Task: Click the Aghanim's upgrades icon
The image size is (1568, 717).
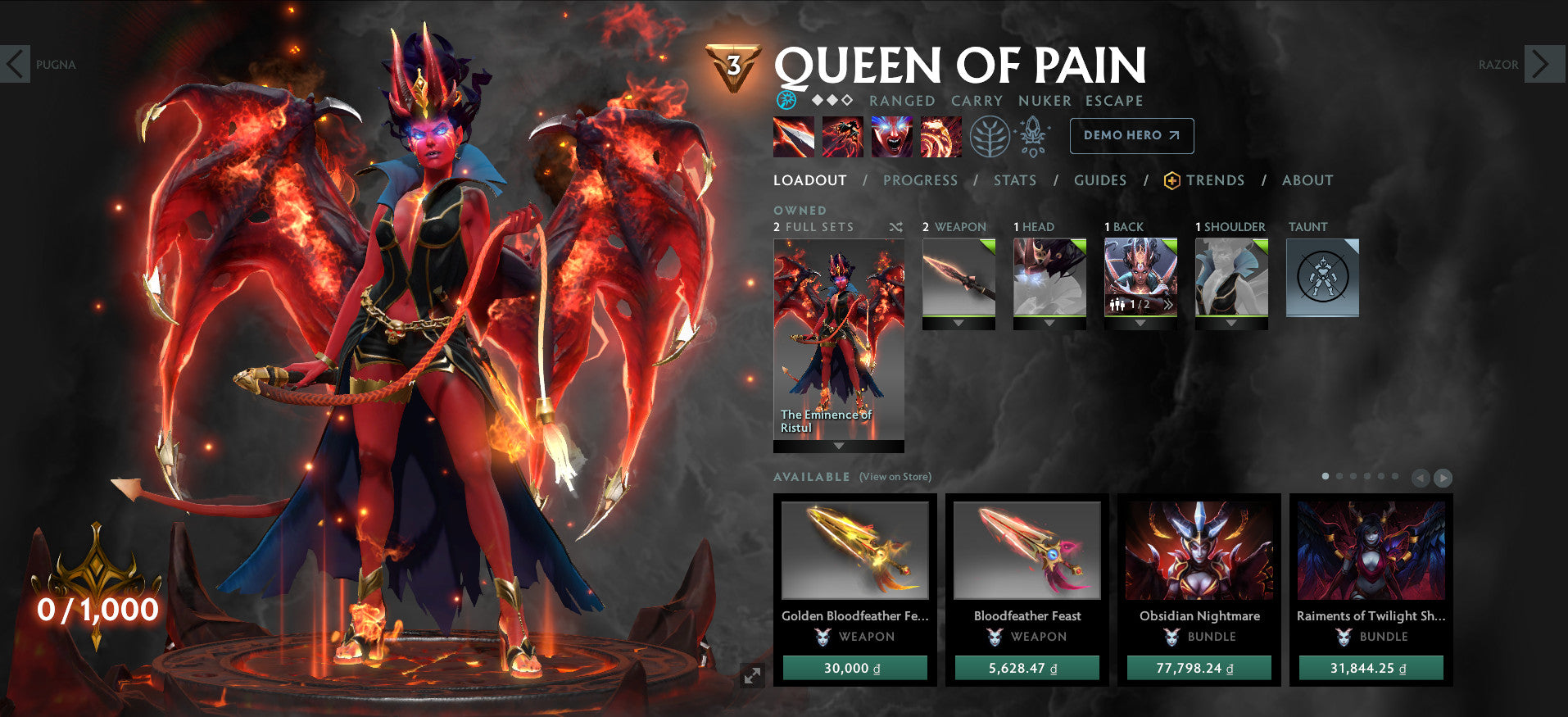Action: [x=1034, y=135]
